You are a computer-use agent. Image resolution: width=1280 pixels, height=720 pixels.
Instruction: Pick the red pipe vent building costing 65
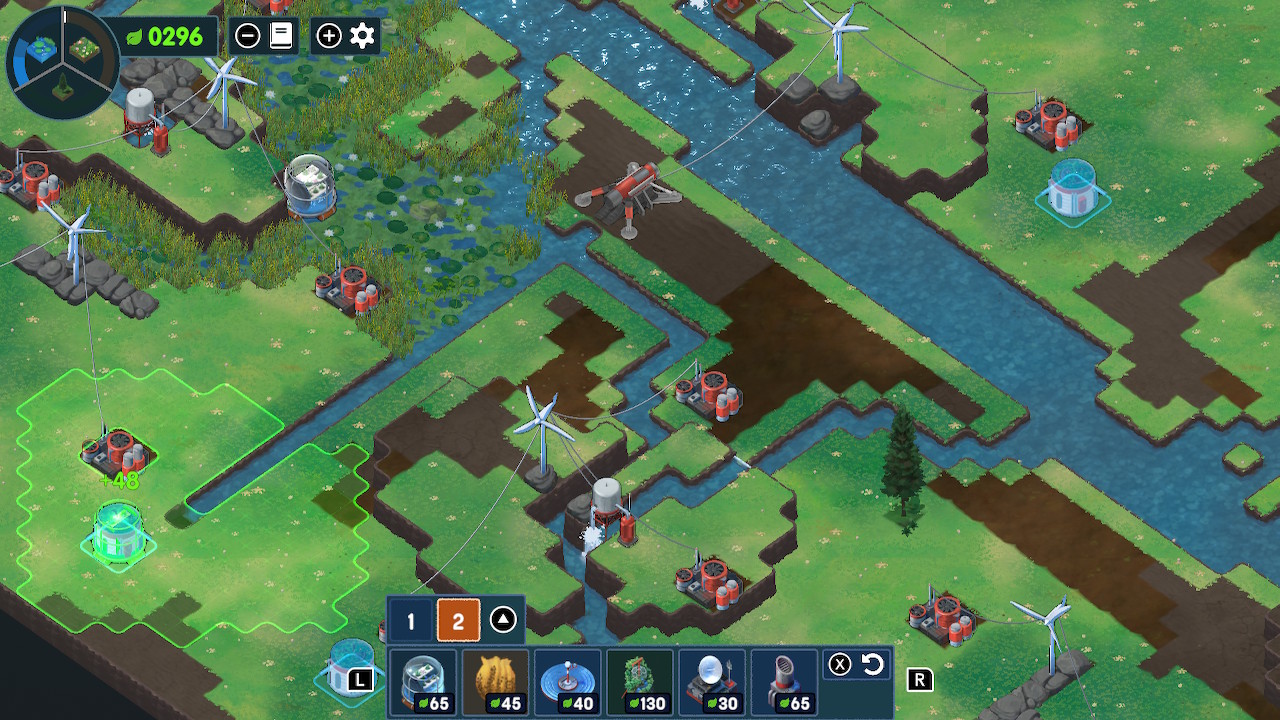[783, 682]
